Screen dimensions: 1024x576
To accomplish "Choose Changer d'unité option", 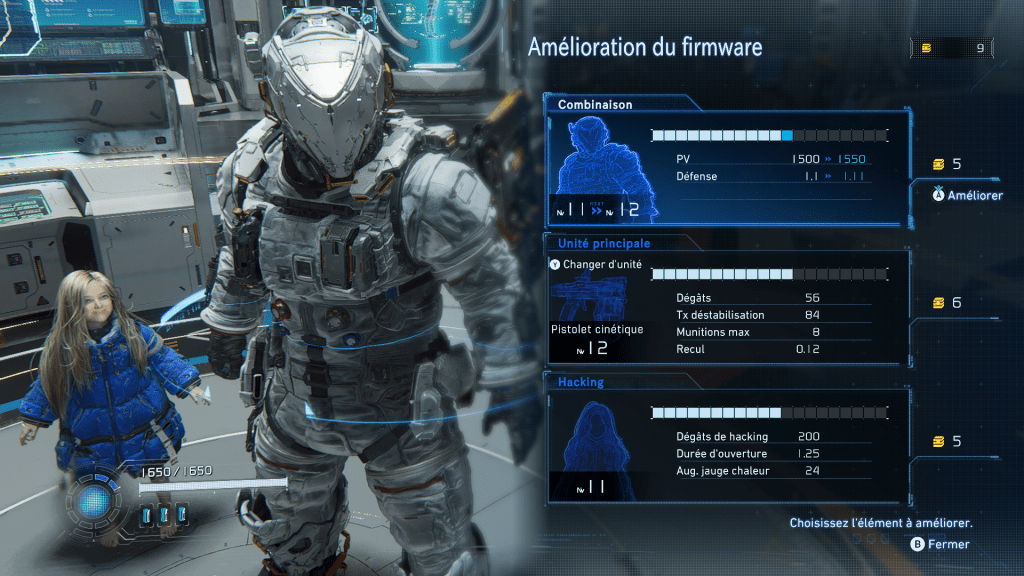I will (596, 265).
